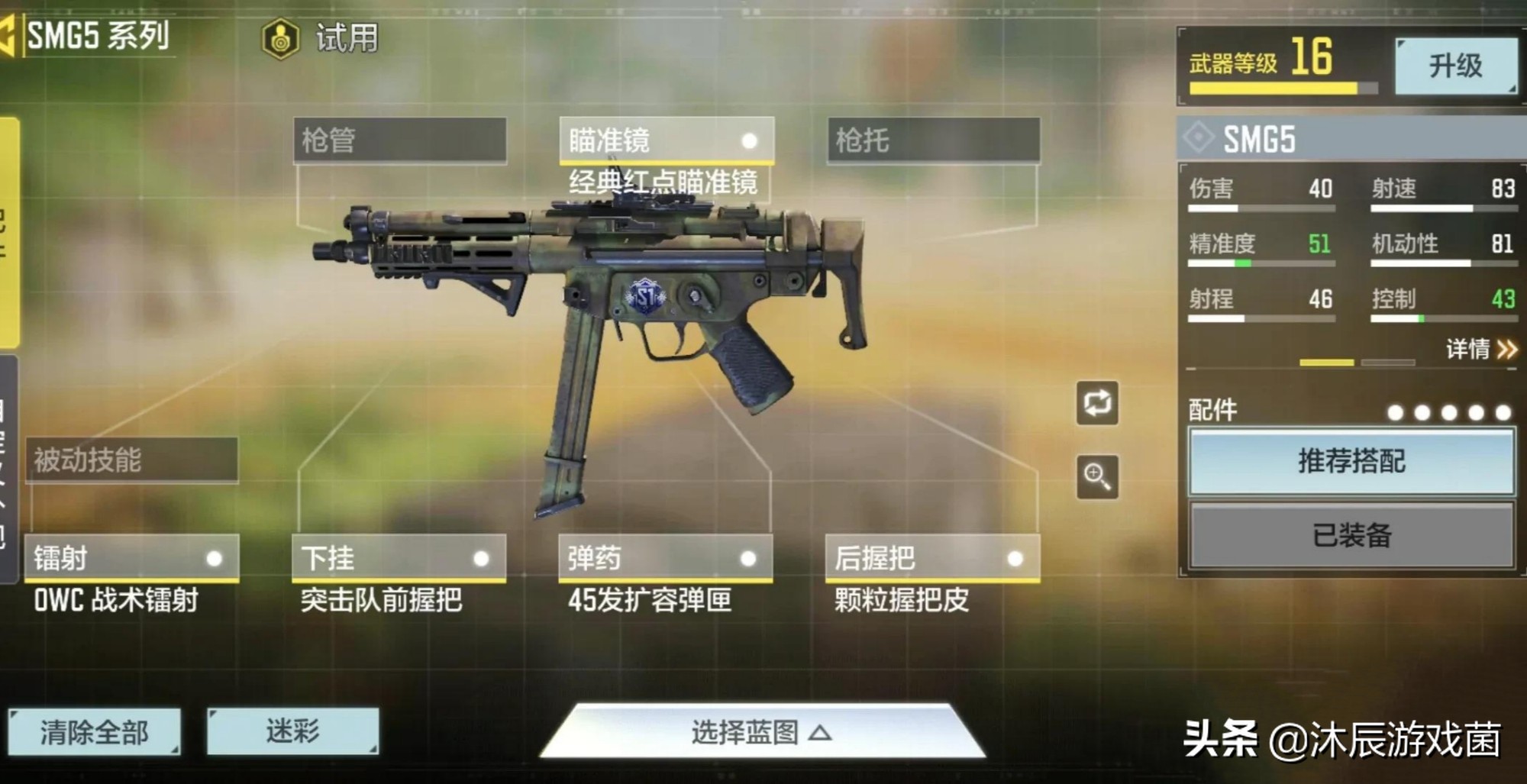The width and height of the screenshot is (1527, 784).
Task: Toggle the white indicator on the 弹药 slot
Action: 750,559
